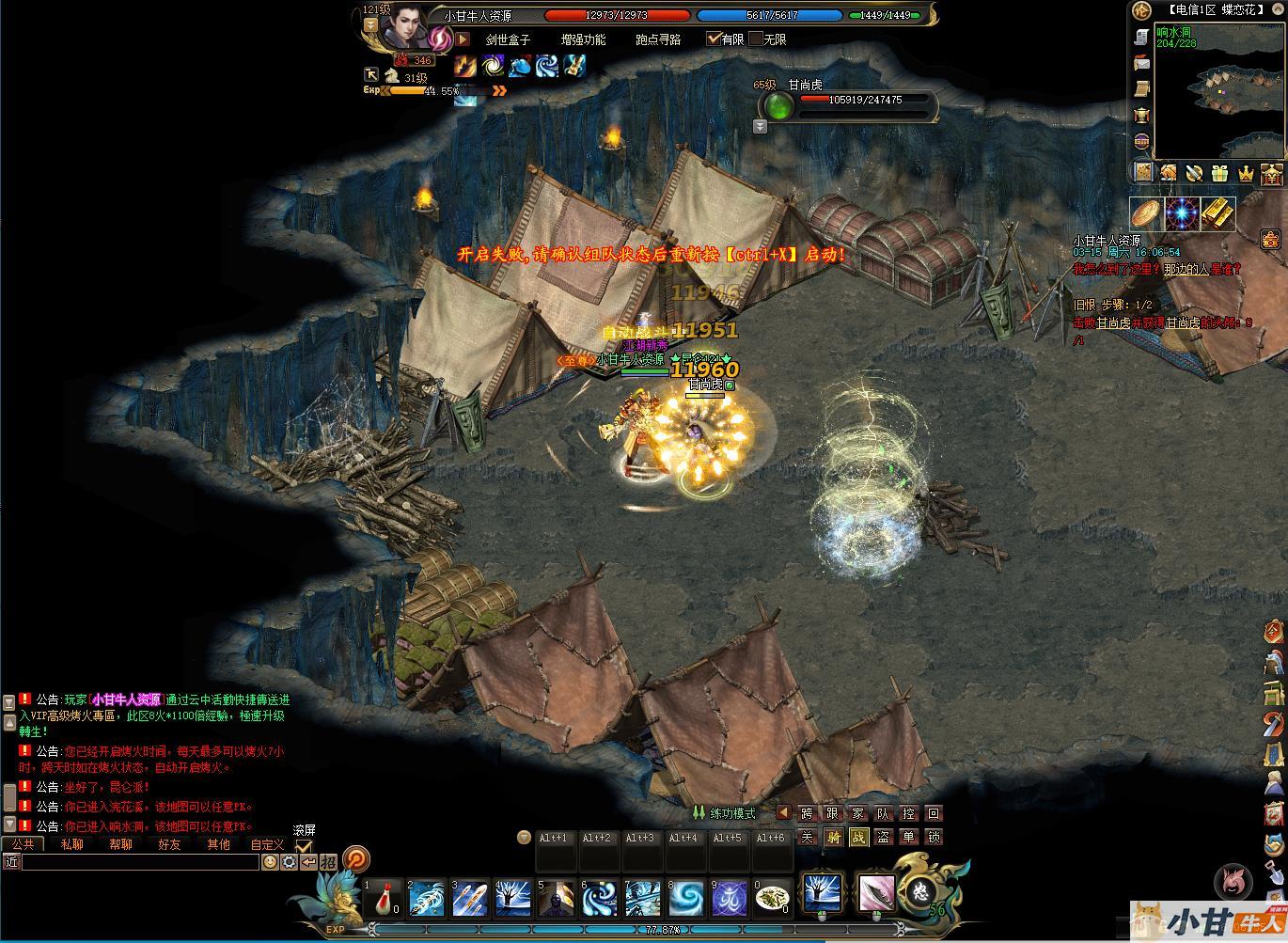Click the 队 team button

click(x=883, y=813)
